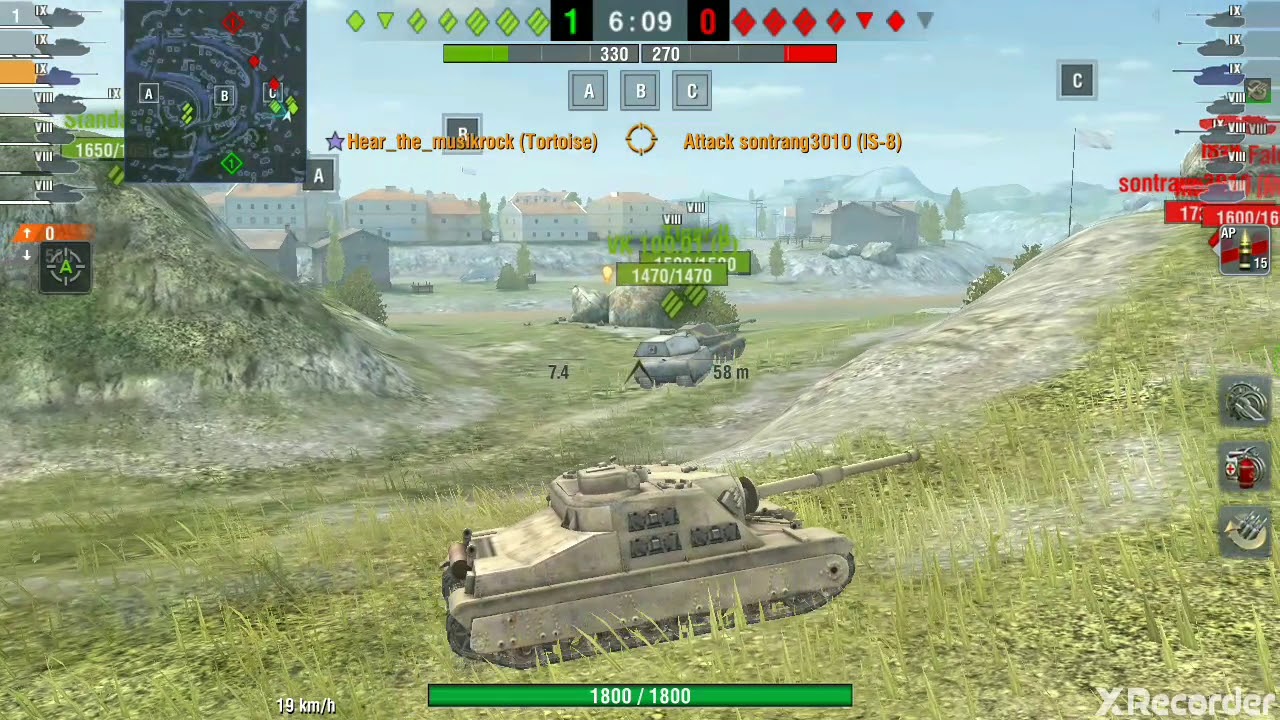Open the allied team dropdown arrow

tap(386, 21)
